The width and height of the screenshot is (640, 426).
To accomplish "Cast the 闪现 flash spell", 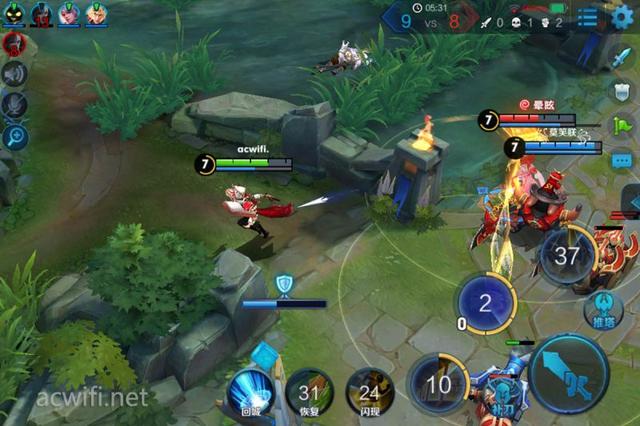I will [x=369, y=392].
